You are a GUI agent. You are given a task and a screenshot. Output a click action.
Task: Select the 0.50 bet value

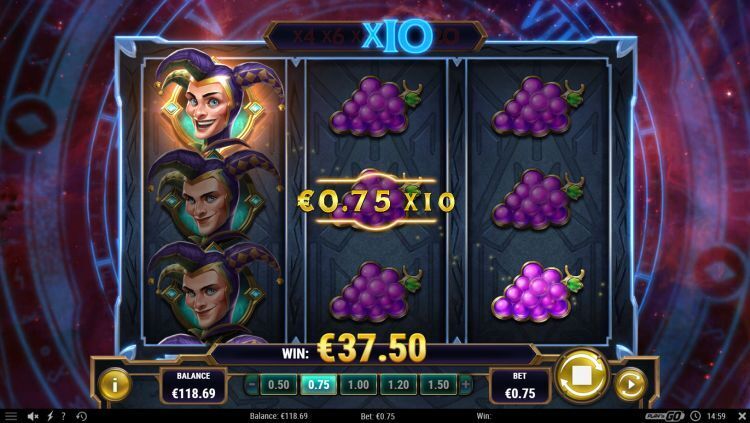tap(281, 384)
